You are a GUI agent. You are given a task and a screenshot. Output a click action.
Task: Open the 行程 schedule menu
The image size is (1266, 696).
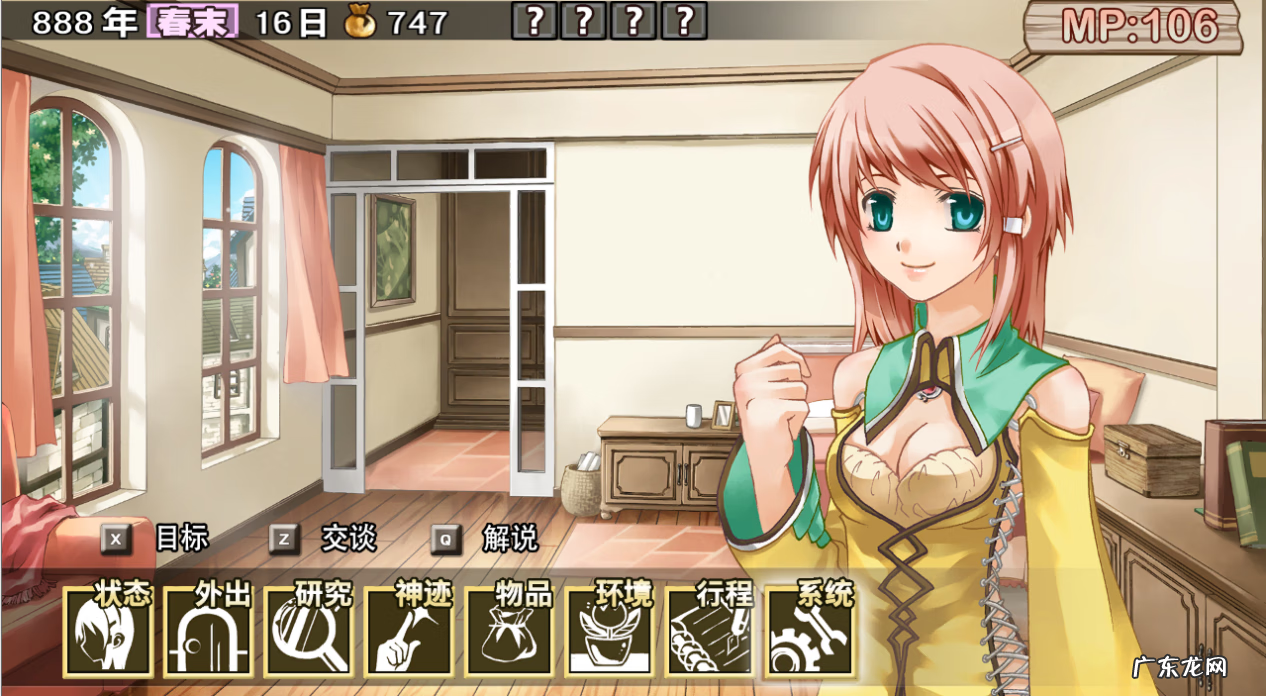click(709, 632)
